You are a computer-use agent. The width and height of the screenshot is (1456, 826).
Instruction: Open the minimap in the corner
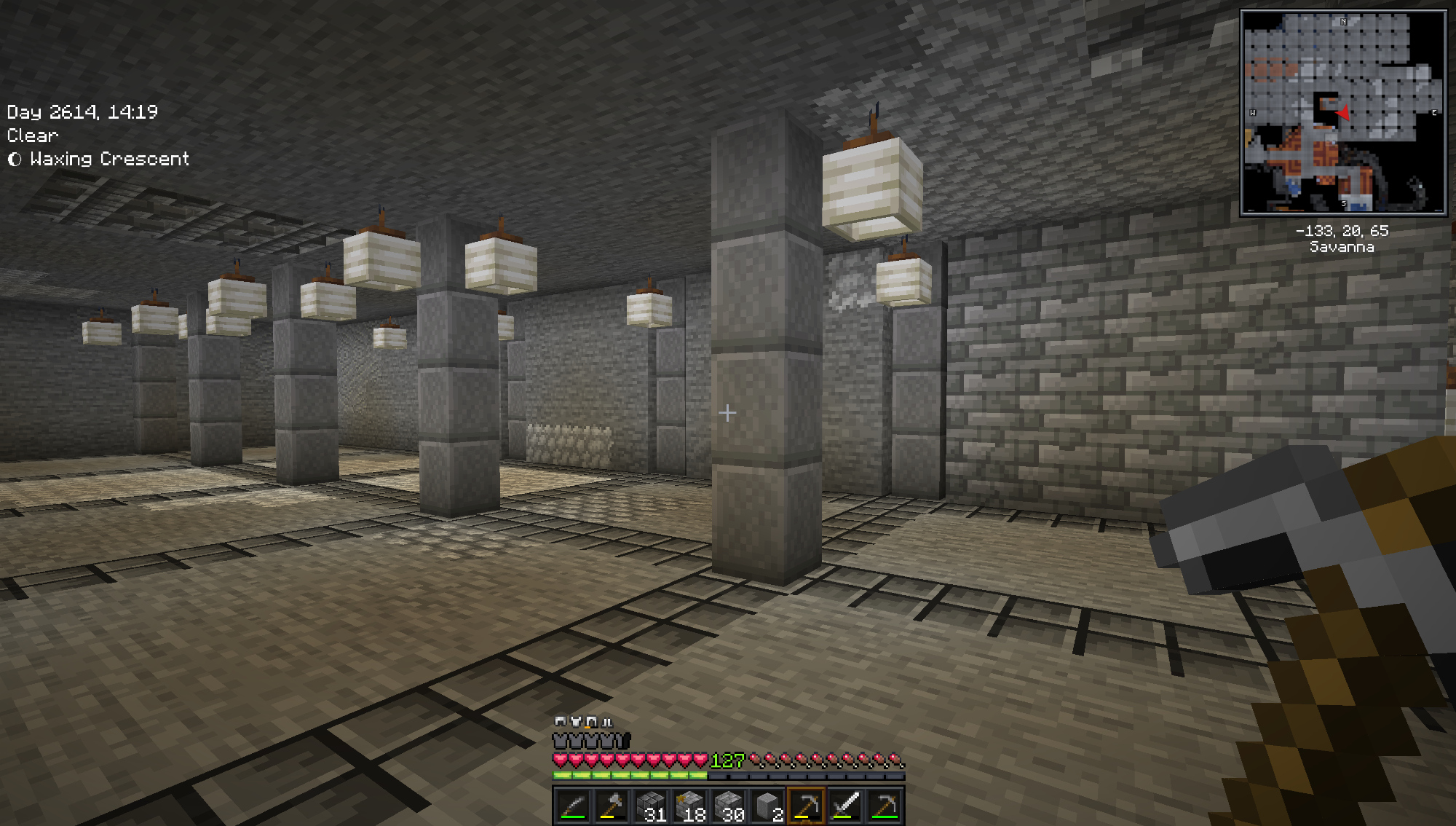(1343, 113)
